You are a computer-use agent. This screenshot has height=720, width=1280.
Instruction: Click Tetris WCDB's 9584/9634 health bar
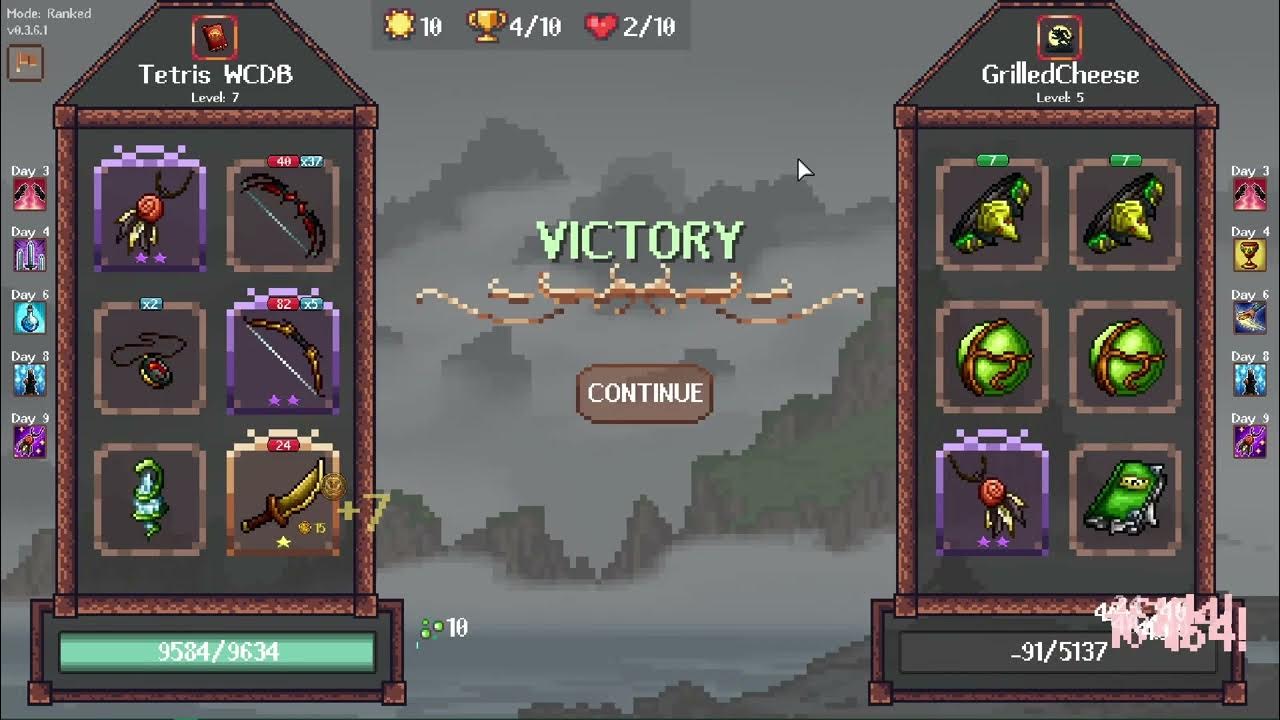tap(218, 650)
